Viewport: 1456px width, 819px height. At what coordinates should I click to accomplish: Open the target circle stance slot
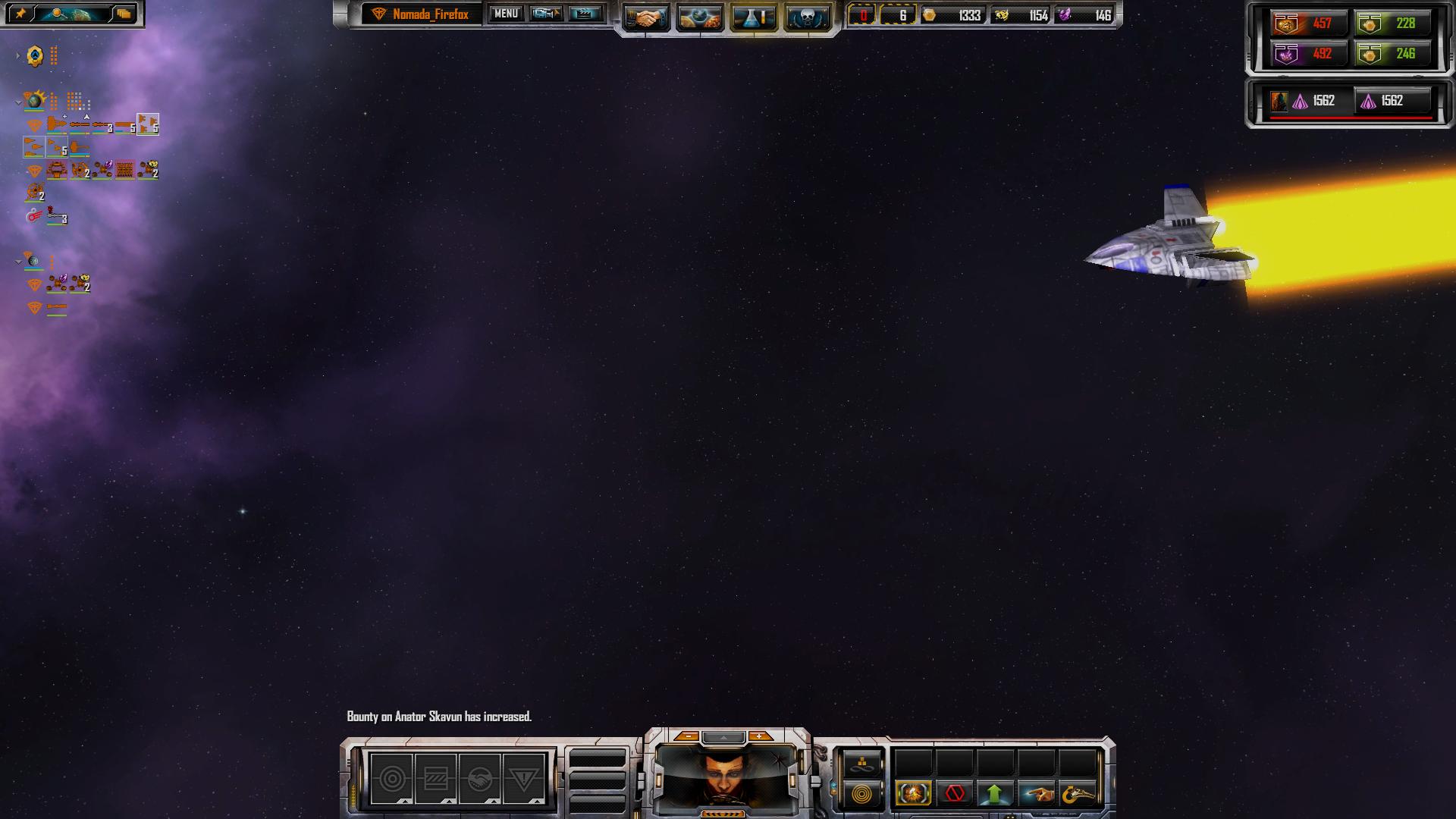392,779
